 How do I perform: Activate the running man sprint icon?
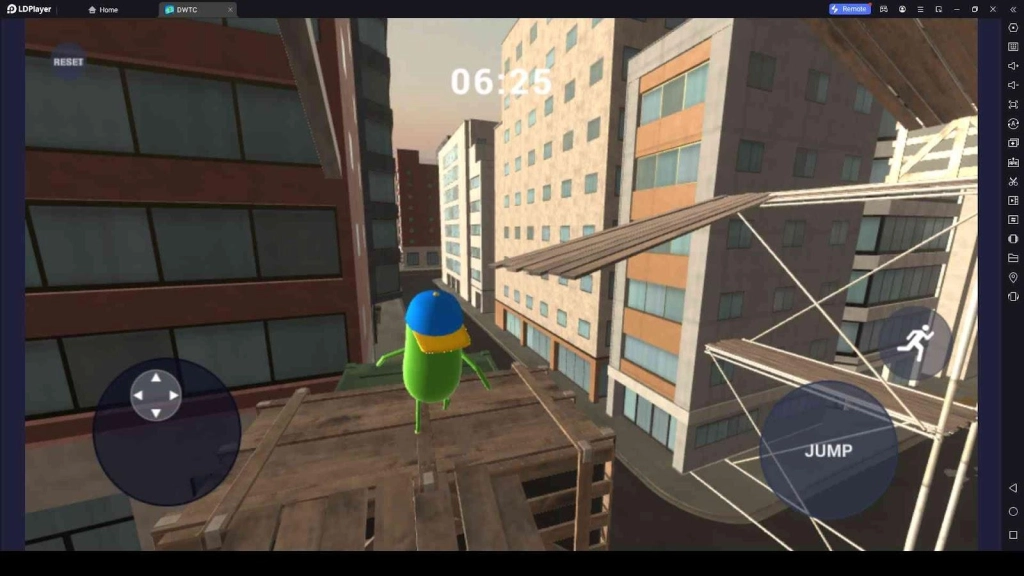[914, 343]
